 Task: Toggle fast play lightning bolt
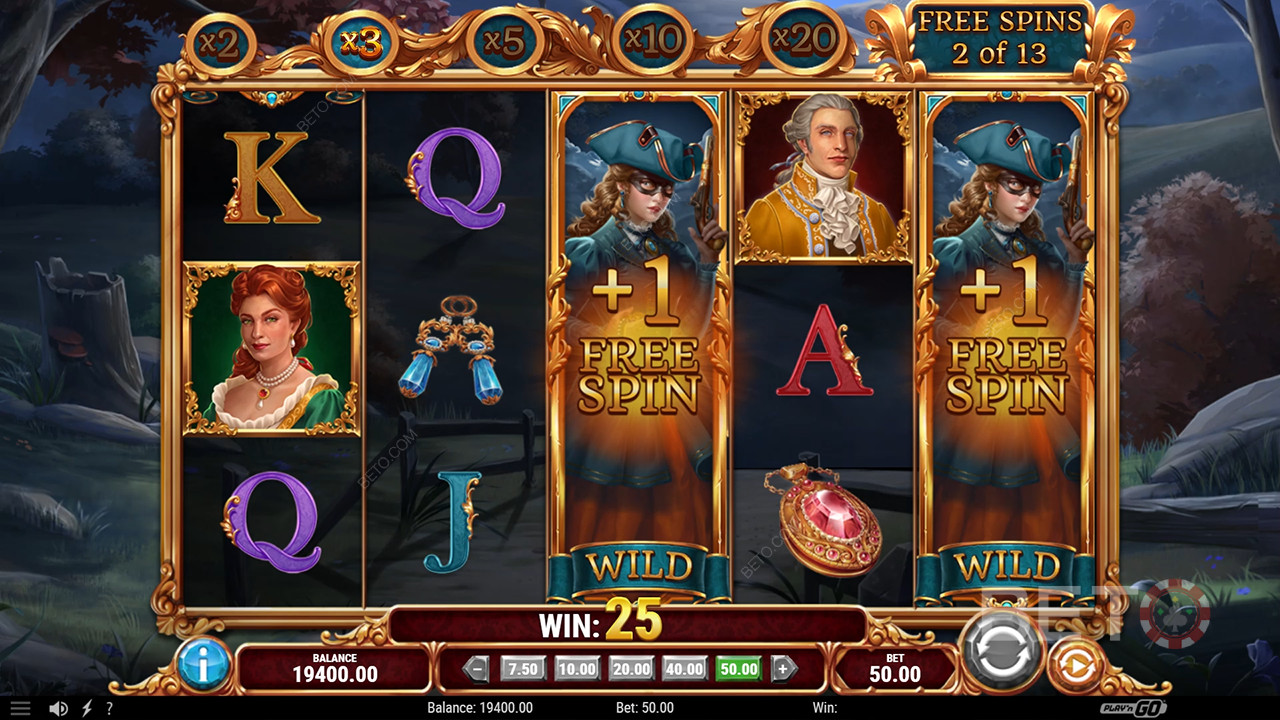tap(87, 708)
